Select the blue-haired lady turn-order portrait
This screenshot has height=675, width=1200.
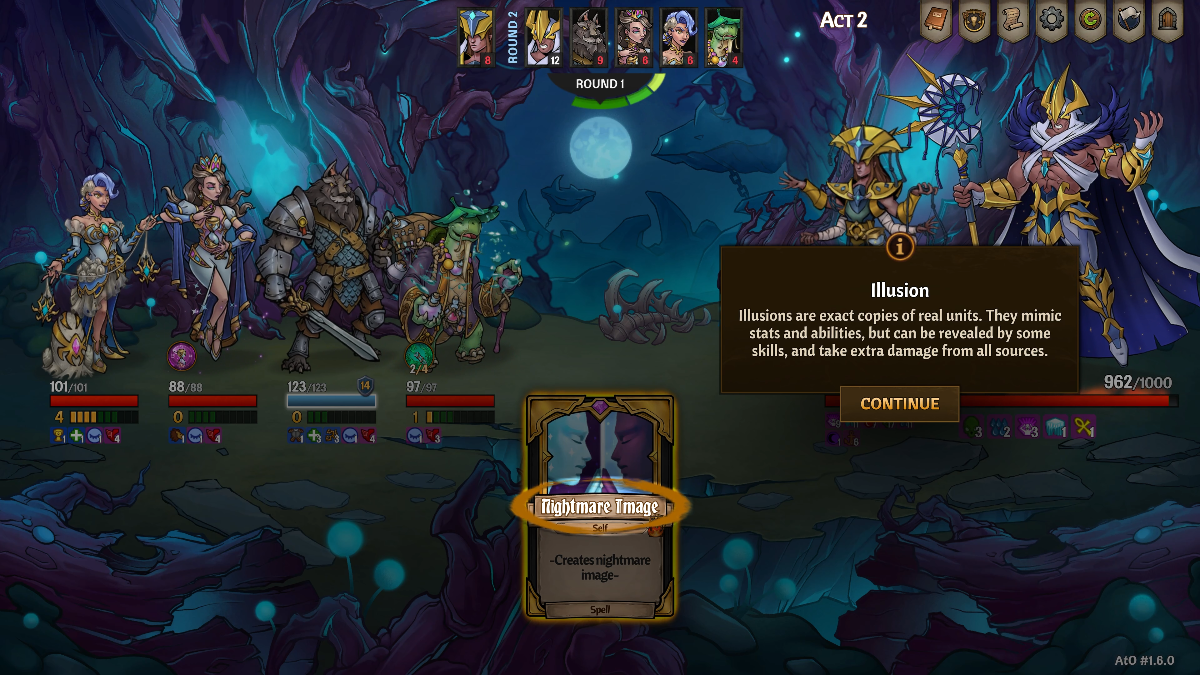point(678,37)
